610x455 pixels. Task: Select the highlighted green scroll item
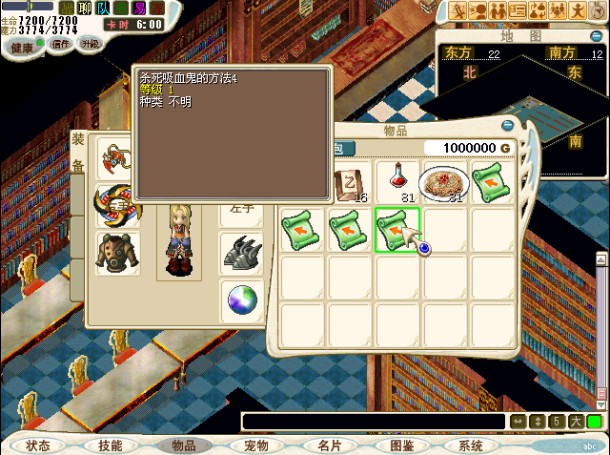tap(397, 229)
